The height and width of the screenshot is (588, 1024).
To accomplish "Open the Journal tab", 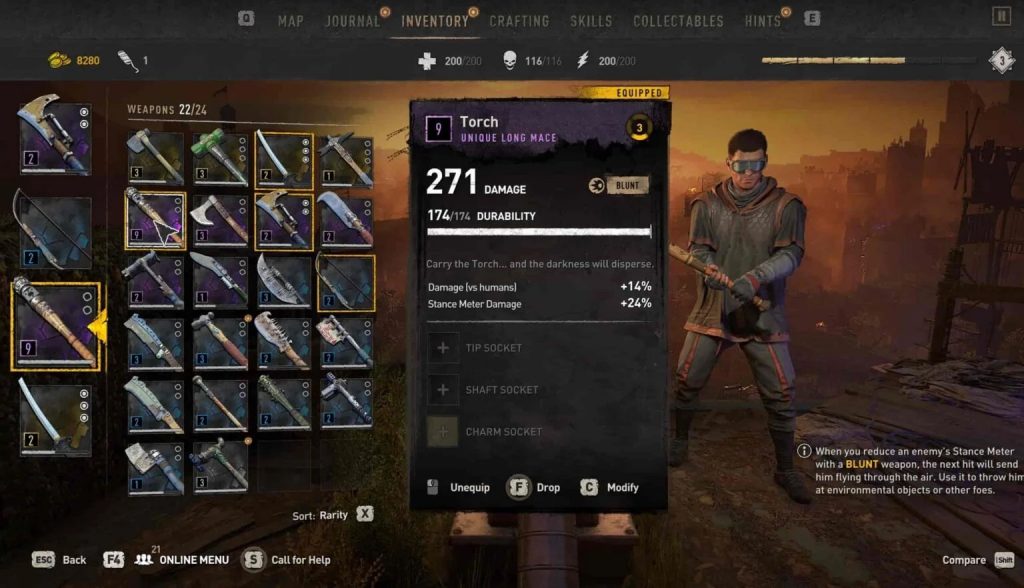I will coord(352,21).
